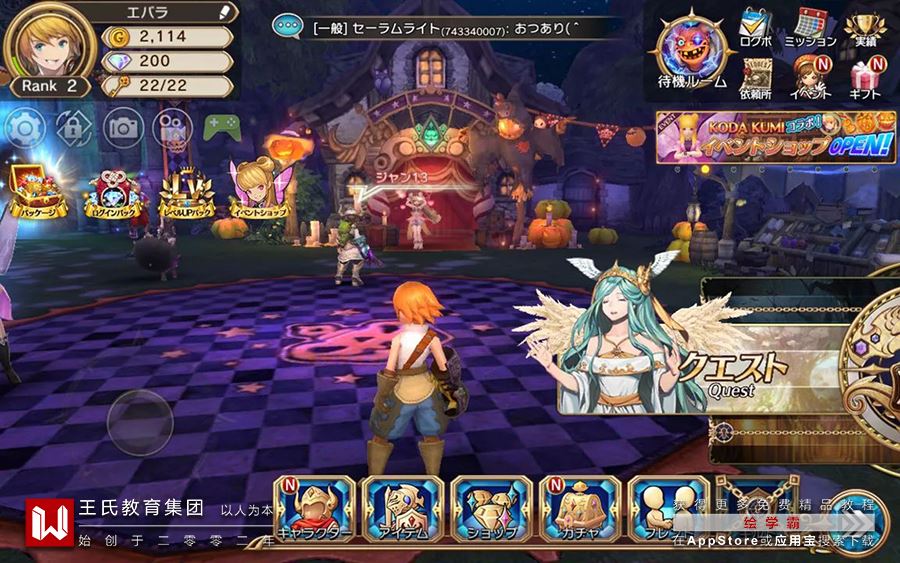Take a screenshot with the camera icon
The width and height of the screenshot is (900, 563).
click(x=123, y=128)
